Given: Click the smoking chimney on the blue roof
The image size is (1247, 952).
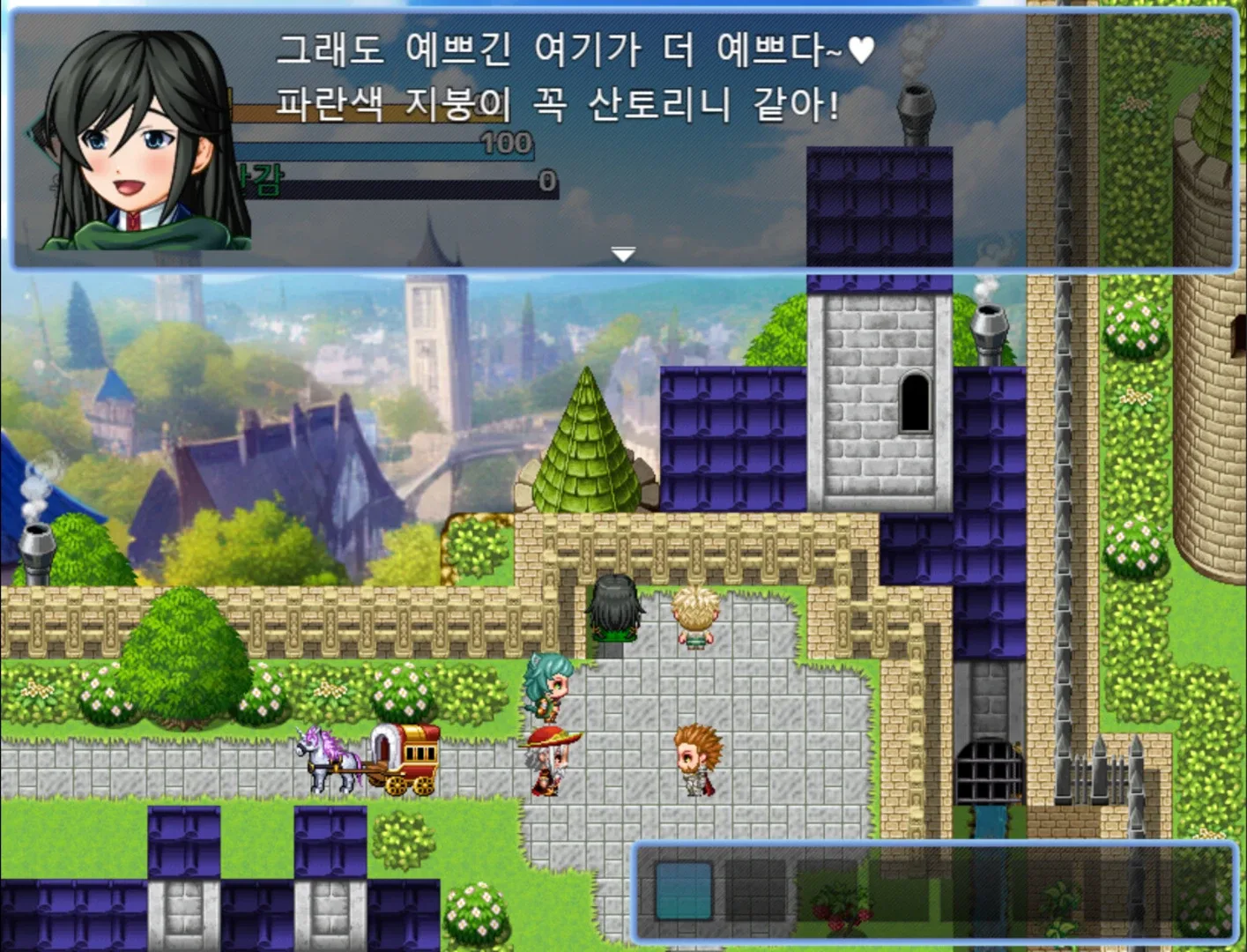Looking at the screenshot, I should tap(917, 97).
